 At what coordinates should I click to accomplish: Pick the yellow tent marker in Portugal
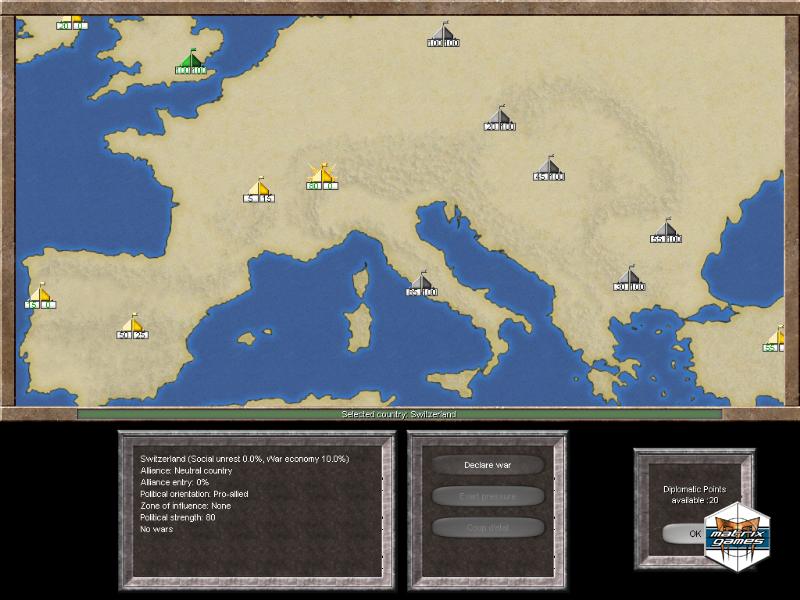coord(40,295)
